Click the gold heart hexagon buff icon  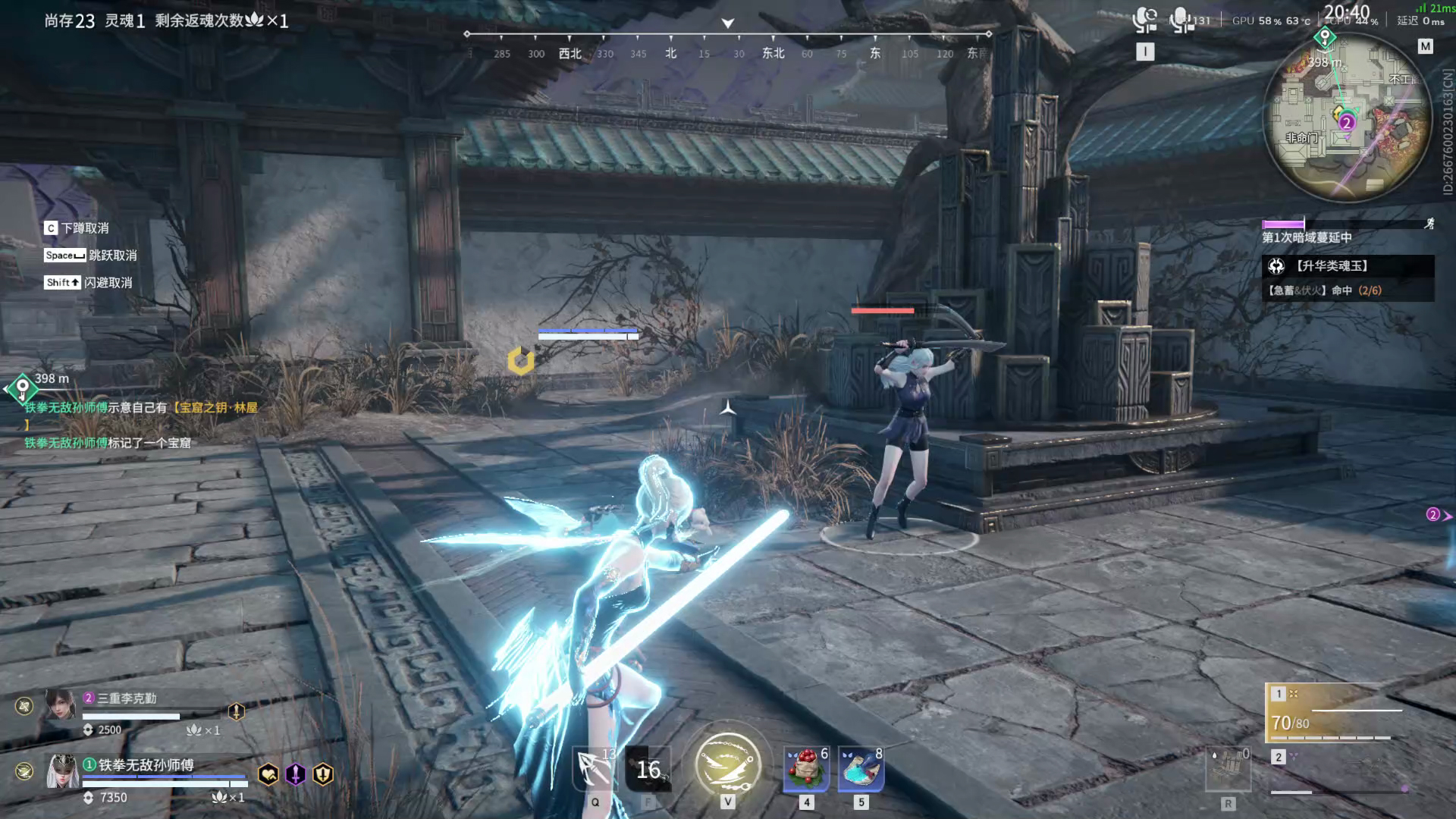pyautogui.click(x=268, y=774)
